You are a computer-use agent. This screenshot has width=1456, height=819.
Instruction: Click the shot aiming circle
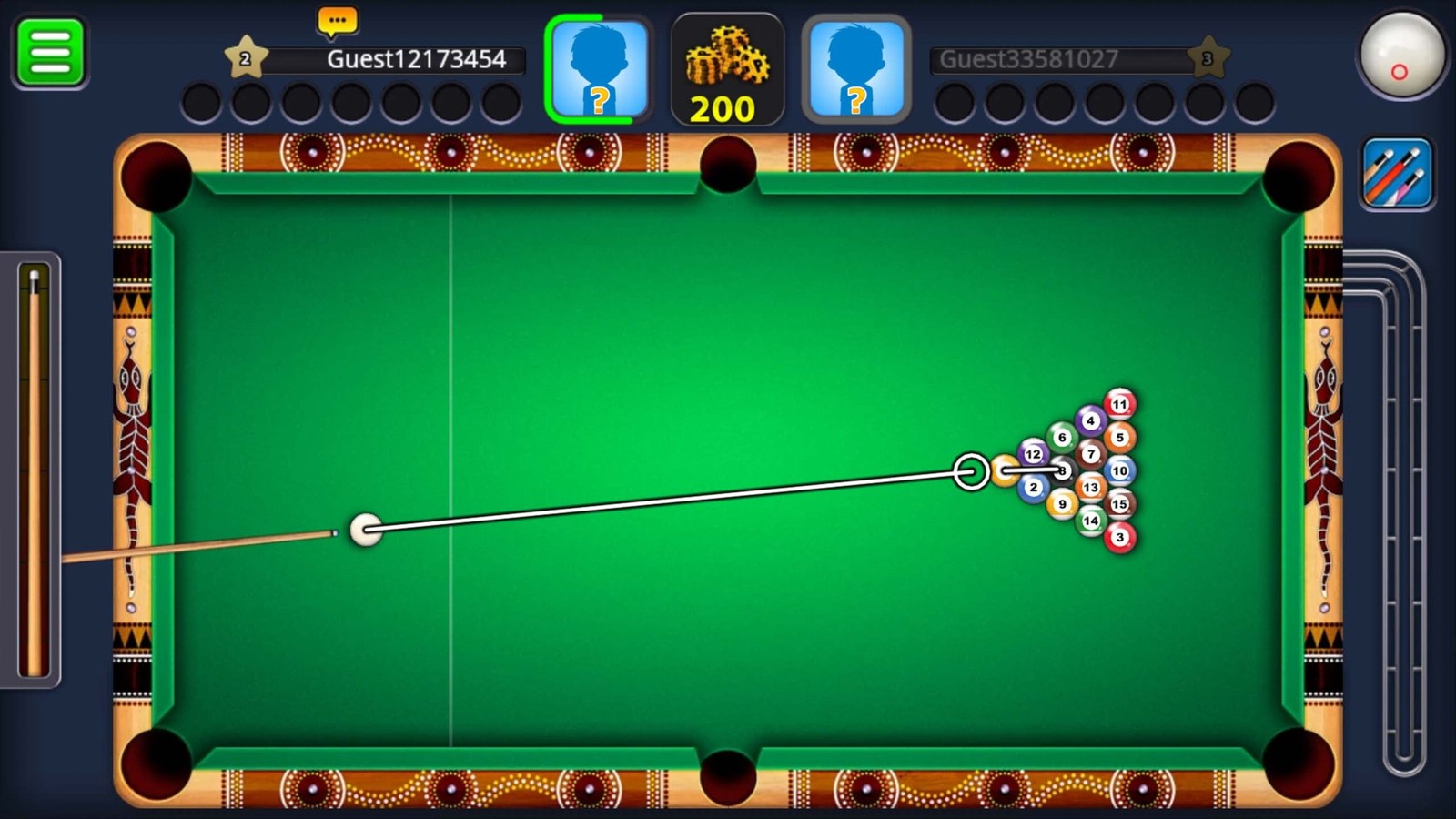click(x=973, y=471)
